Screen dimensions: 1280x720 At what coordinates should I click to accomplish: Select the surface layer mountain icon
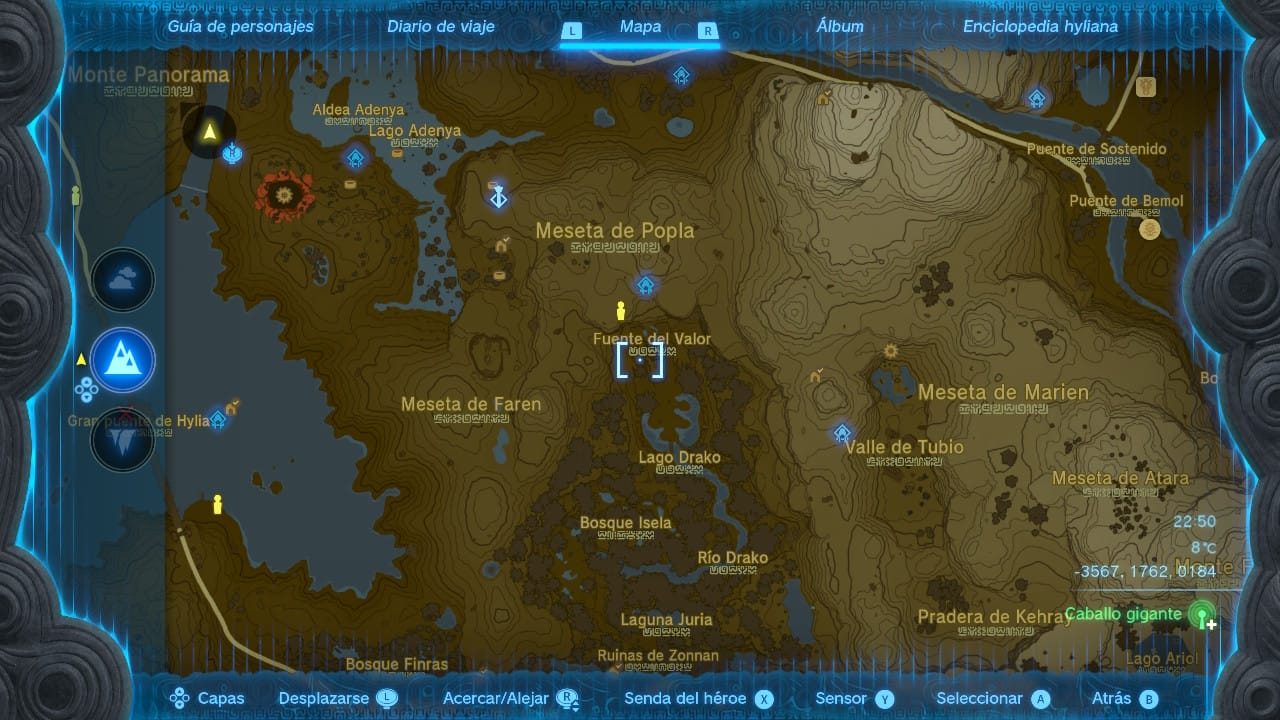[123, 360]
